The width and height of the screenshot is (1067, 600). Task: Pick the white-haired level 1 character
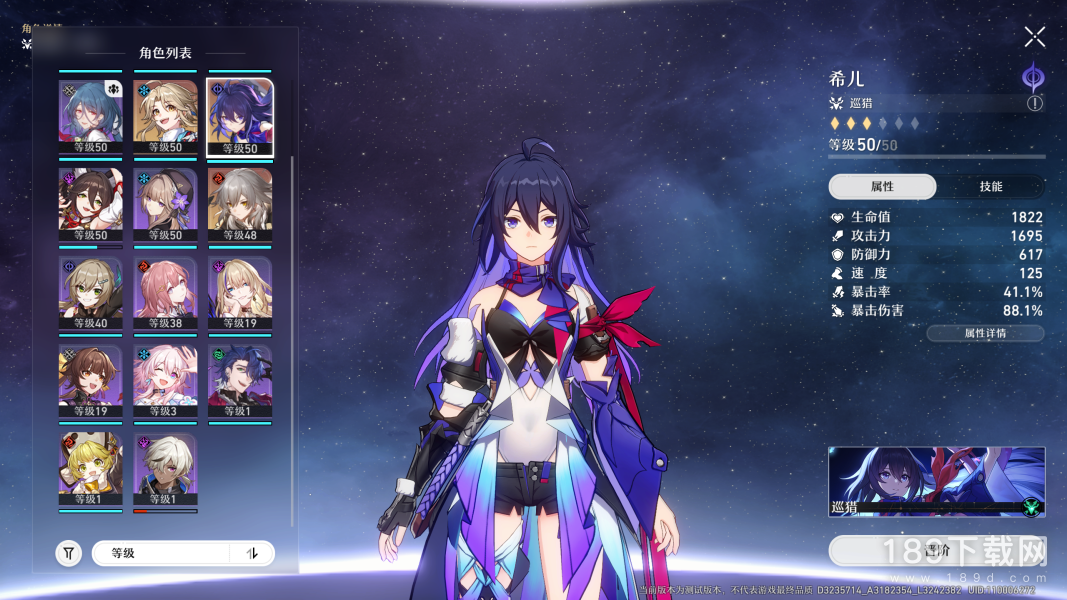click(x=165, y=469)
